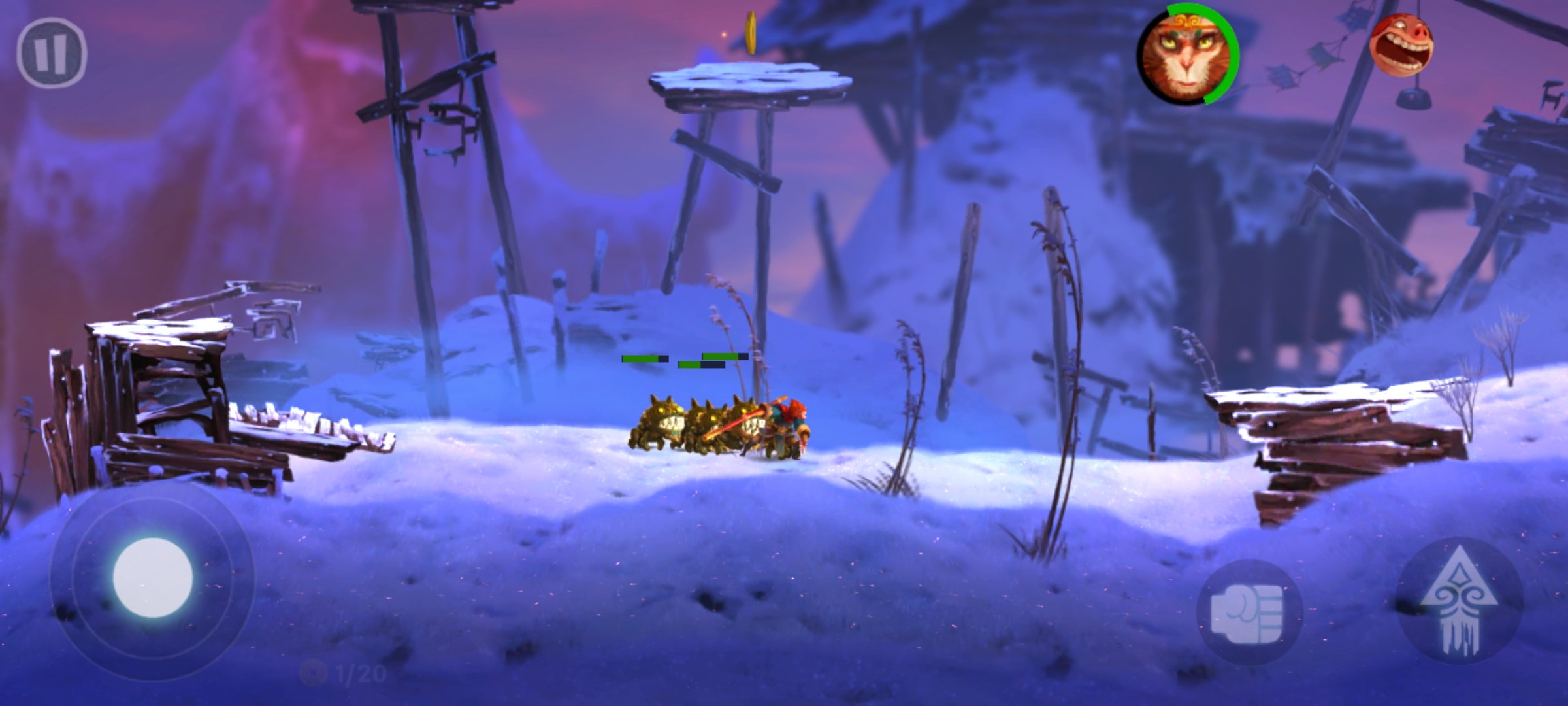This screenshot has height=706, width=1568.
Task: Tap the virtual joystick knob
Action: pyautogui.click(x=153, y=578)
